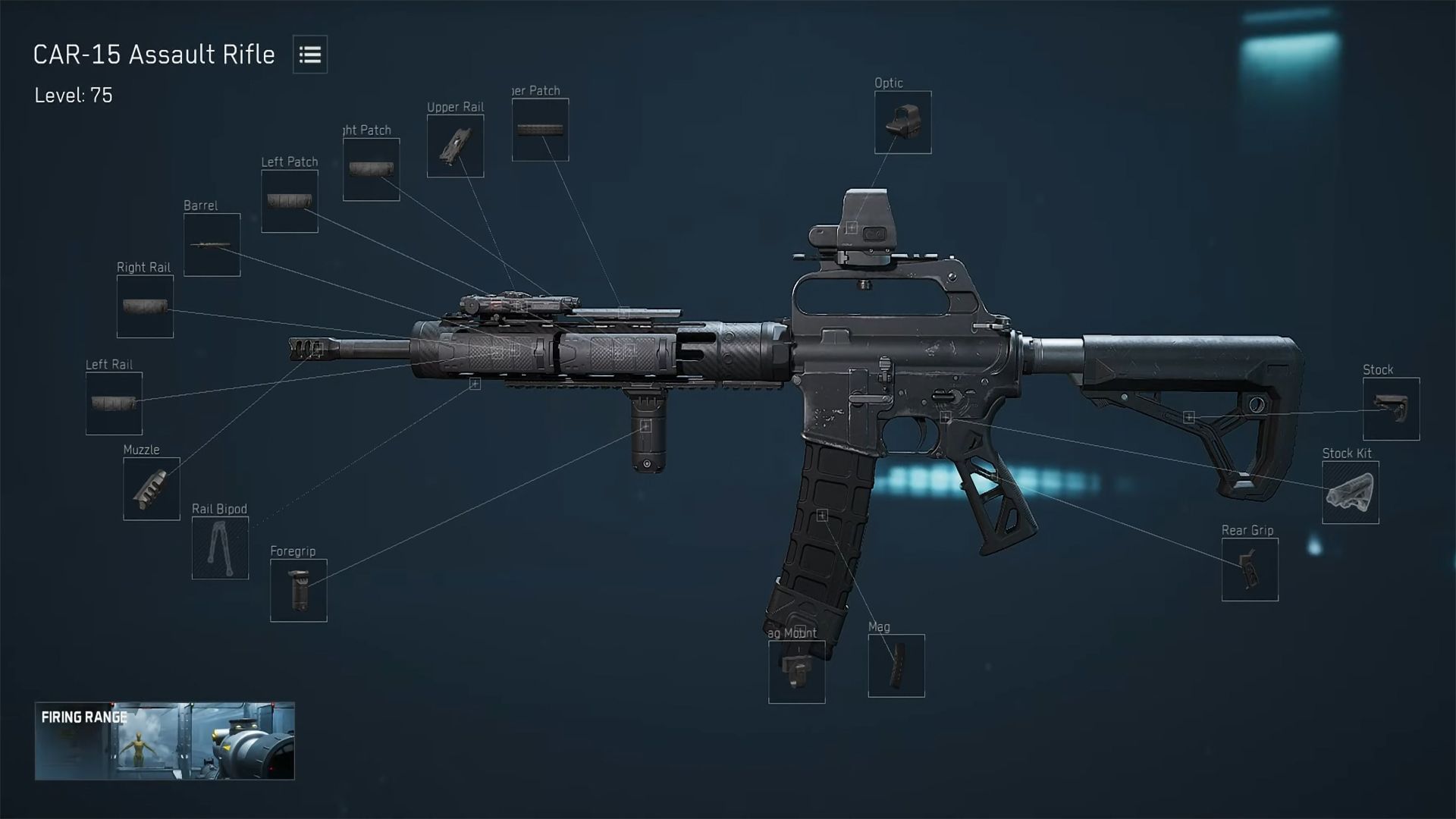Select the Right Rail attachment
The height and width of the screenshot is (819, 1456).
(x=144, y=306)
